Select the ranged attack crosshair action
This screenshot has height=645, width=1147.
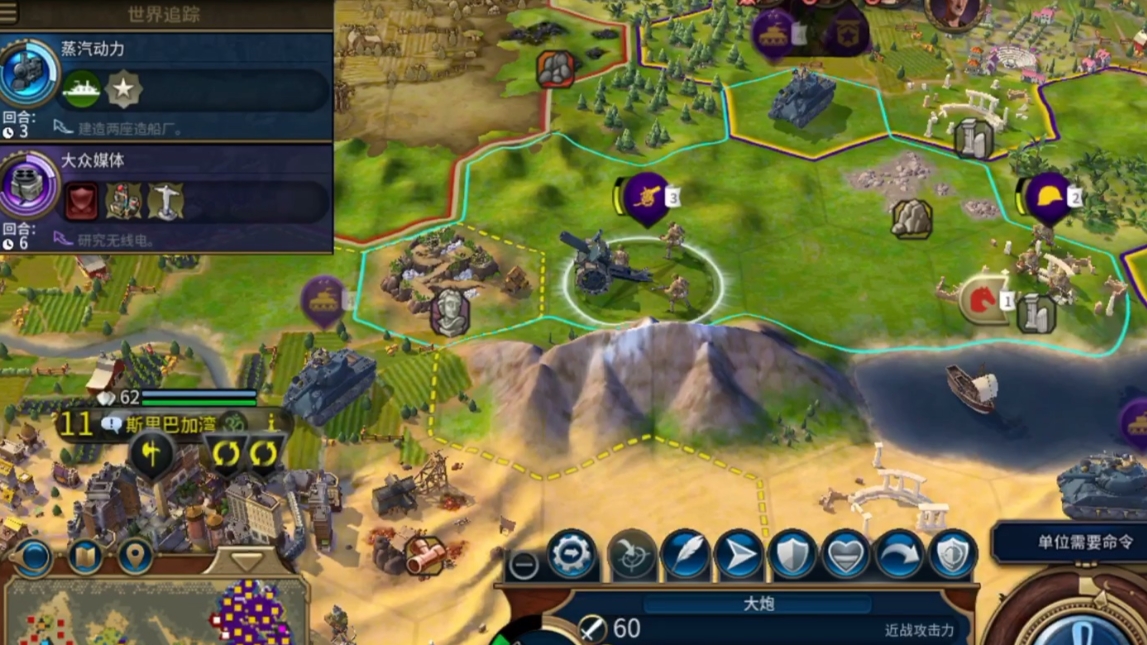tap(631, 557)
